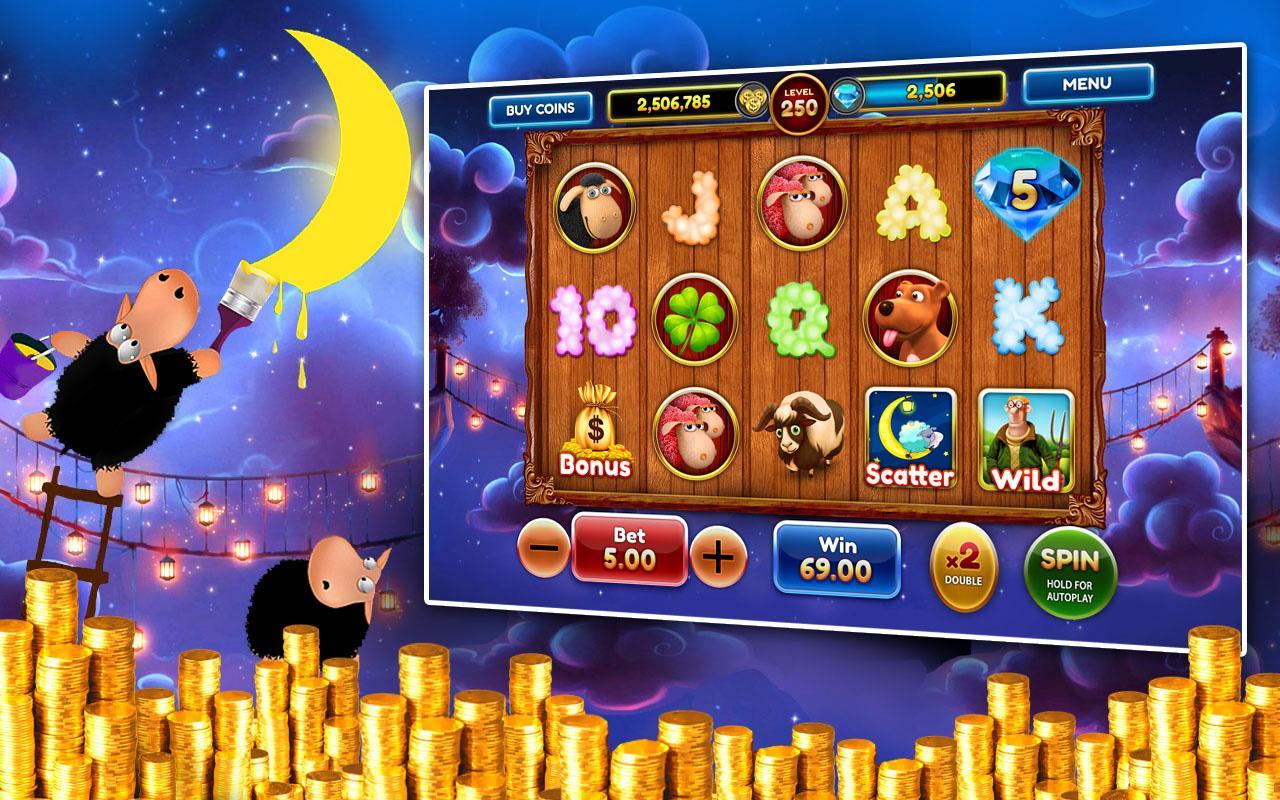The width and height of the screenshot is (1280, 800).
Task: Select the dog symbol on reel four
Action: (908, 318)
